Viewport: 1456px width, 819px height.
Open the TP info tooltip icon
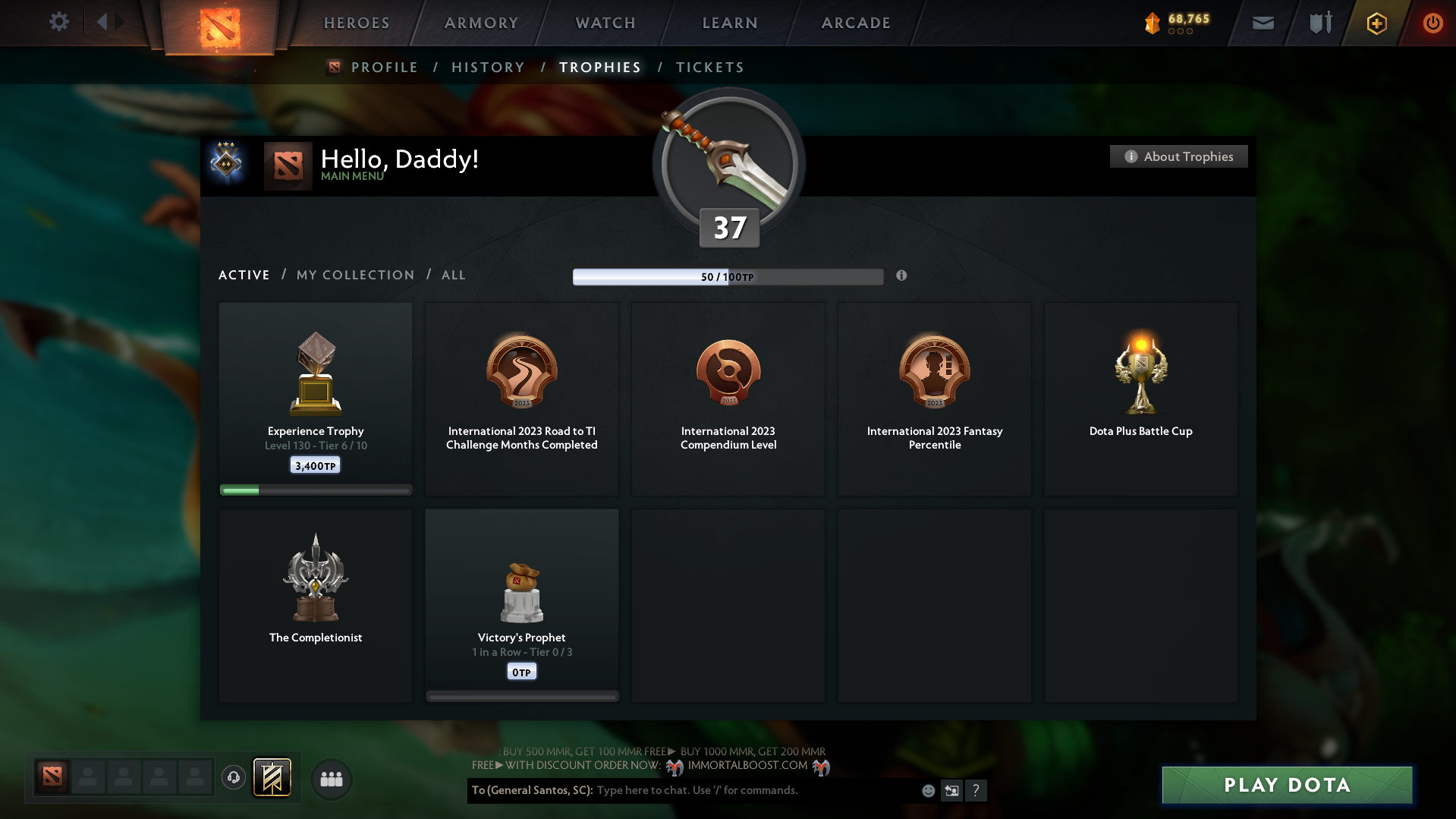click(x=902, y=276)
